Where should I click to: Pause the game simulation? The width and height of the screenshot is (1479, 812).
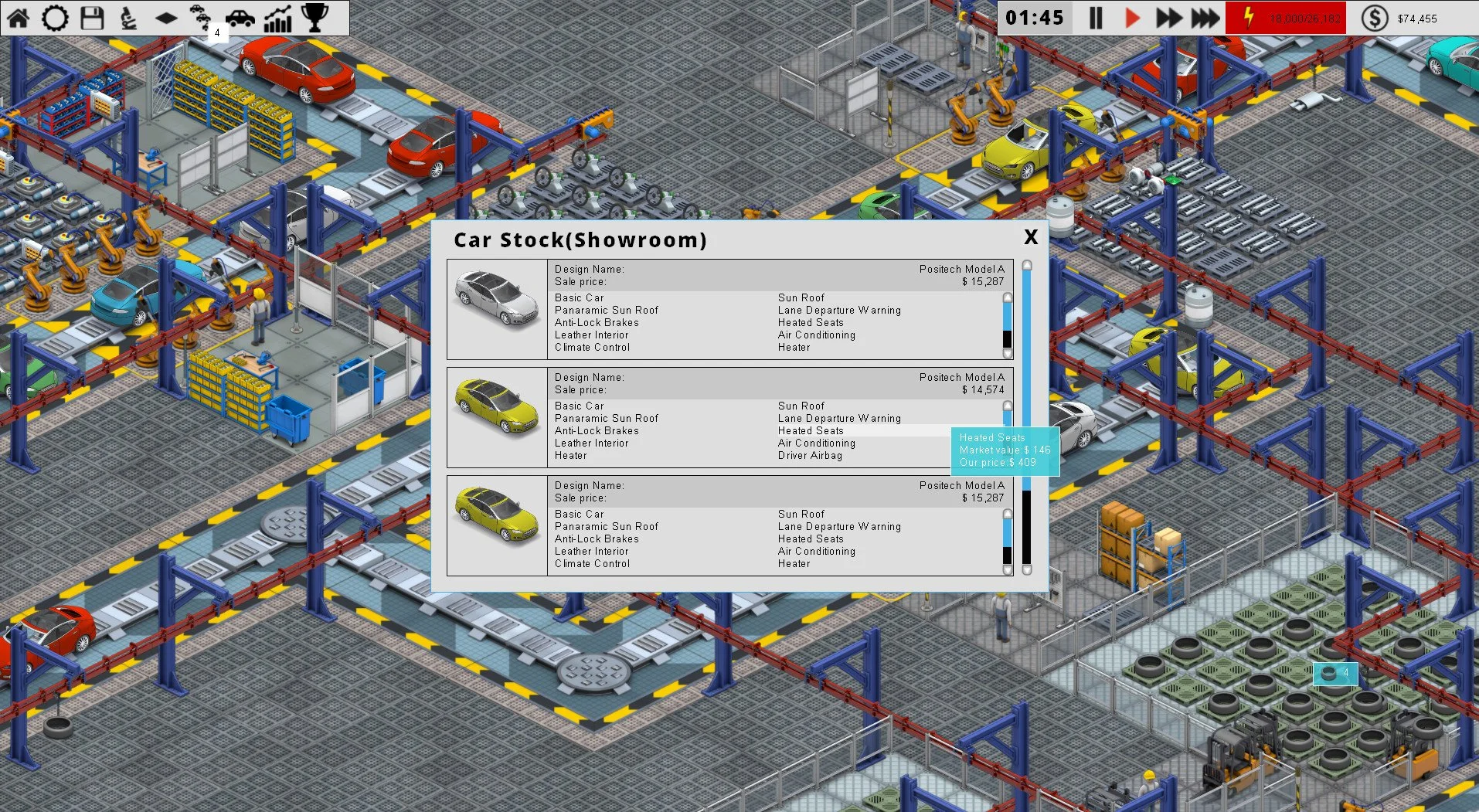pos(1094,17)
